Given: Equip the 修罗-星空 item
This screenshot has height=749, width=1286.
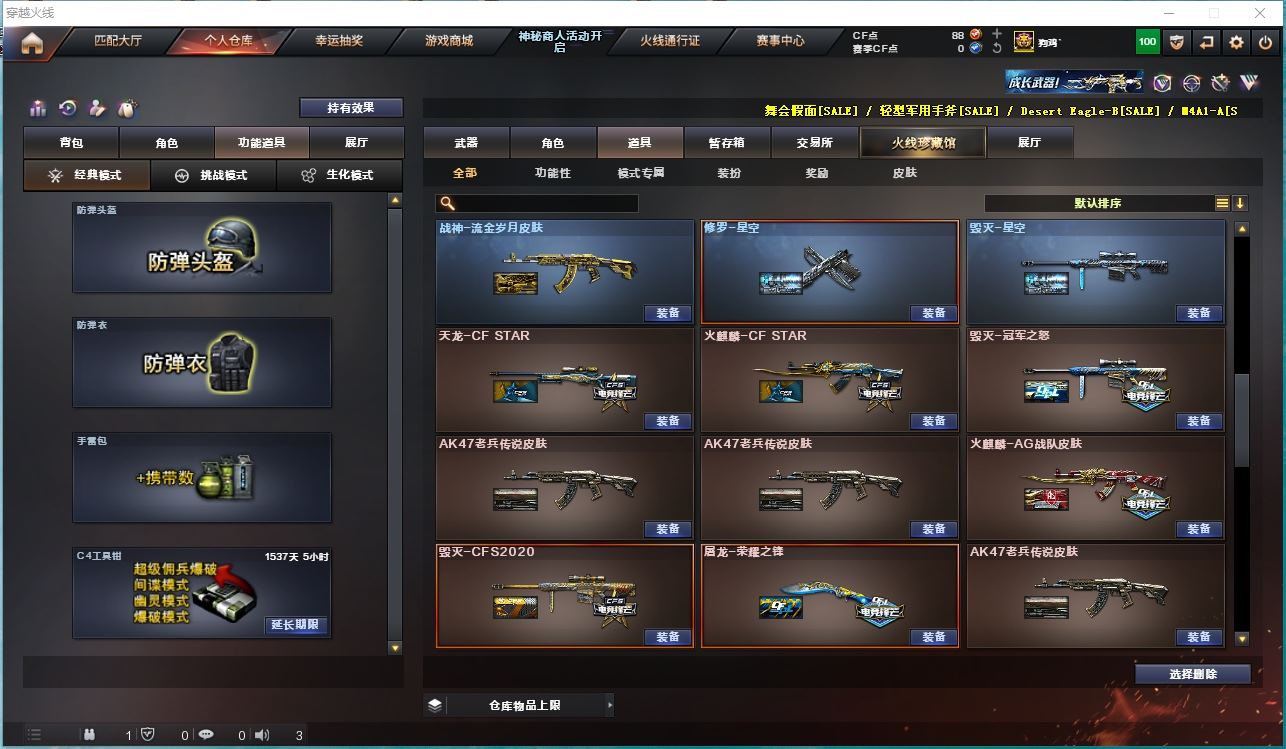Looking at the screenshot, I should (x=933, y=313).
